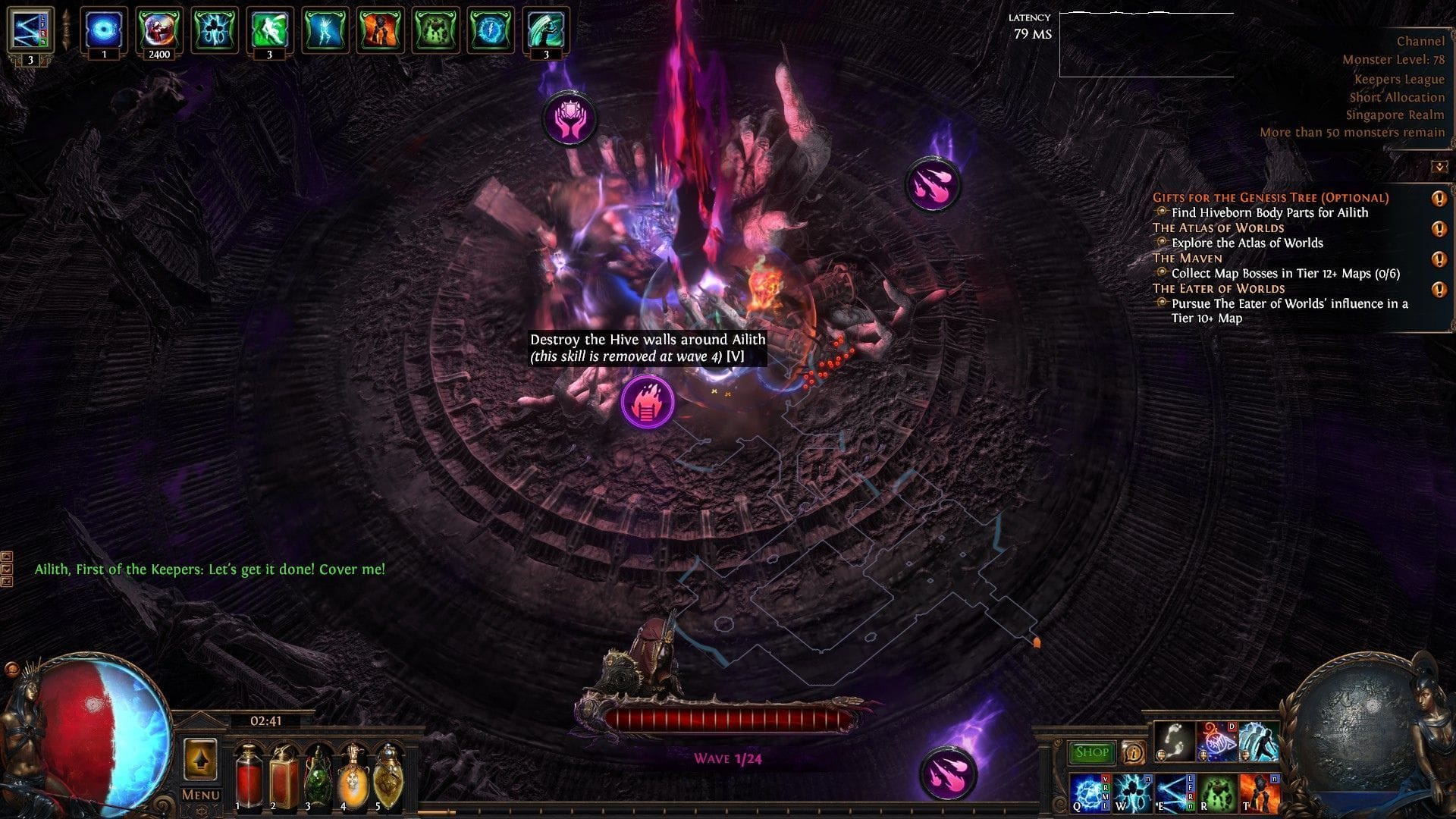This screenshot has height=819, width=1456.
Task: Click the purple Hive wall destruction skill icon
Action: click(x=647, y=403)
